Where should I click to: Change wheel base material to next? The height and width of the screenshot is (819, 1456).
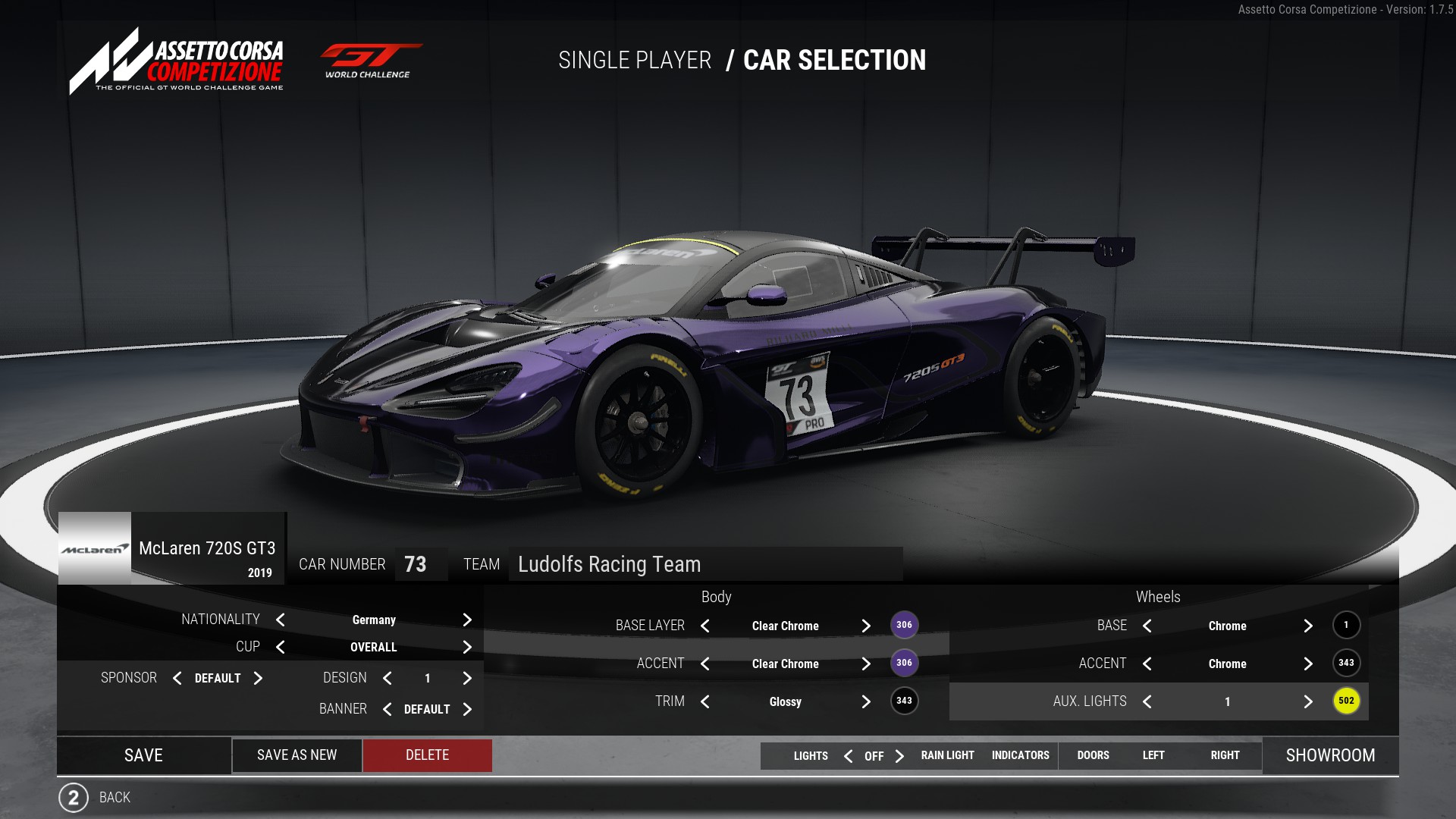(1308, 626)
